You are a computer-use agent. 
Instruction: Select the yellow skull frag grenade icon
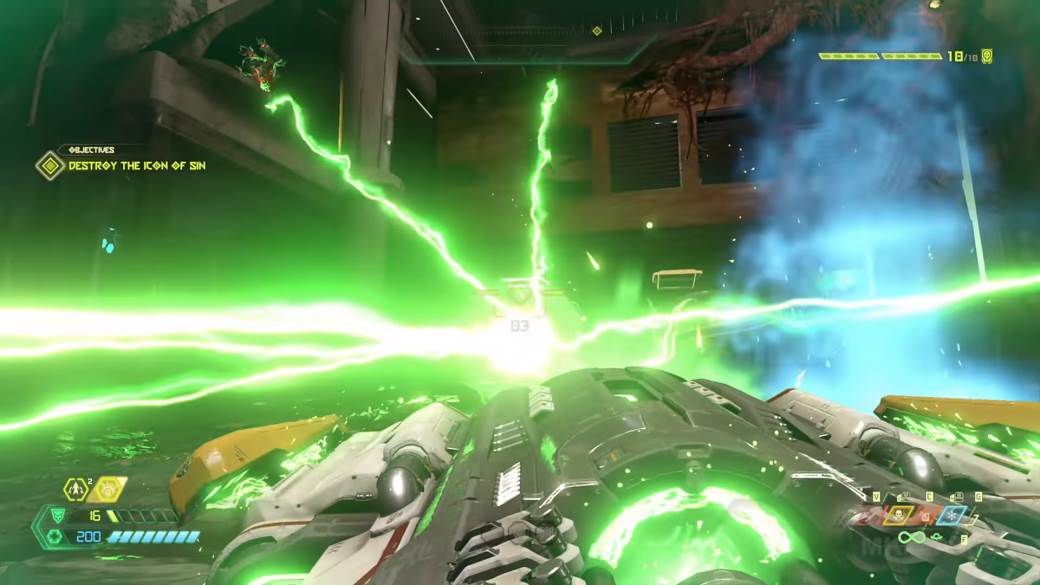(896, 515)
